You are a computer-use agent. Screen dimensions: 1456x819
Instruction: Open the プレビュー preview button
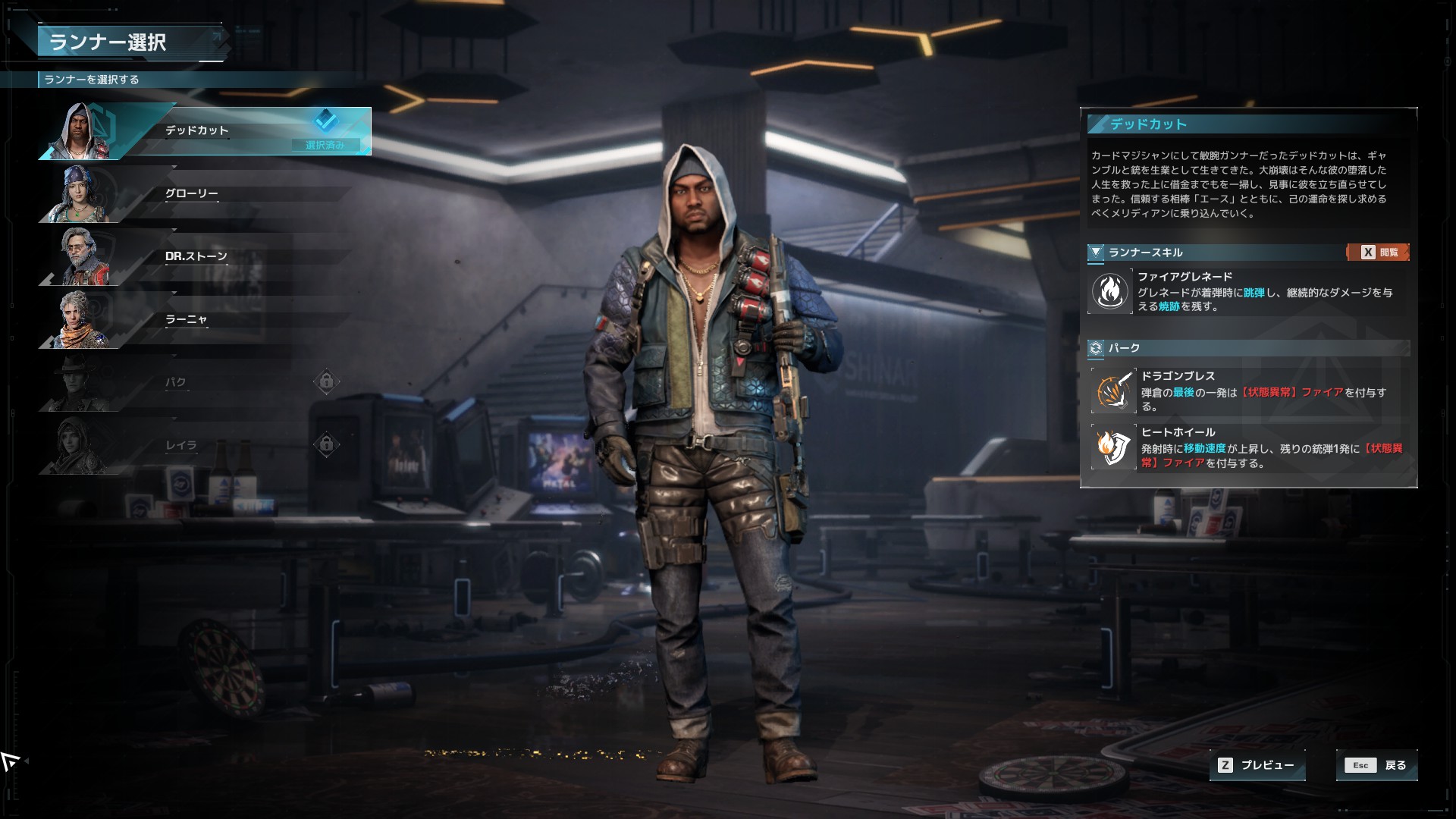point(1257,765)
